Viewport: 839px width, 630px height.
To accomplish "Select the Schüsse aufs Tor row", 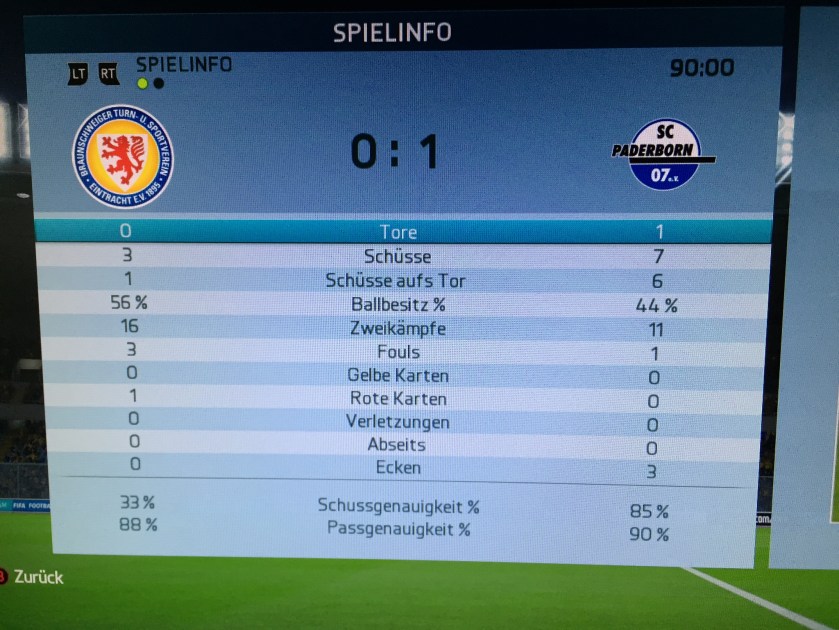I will tap(396, 281).
